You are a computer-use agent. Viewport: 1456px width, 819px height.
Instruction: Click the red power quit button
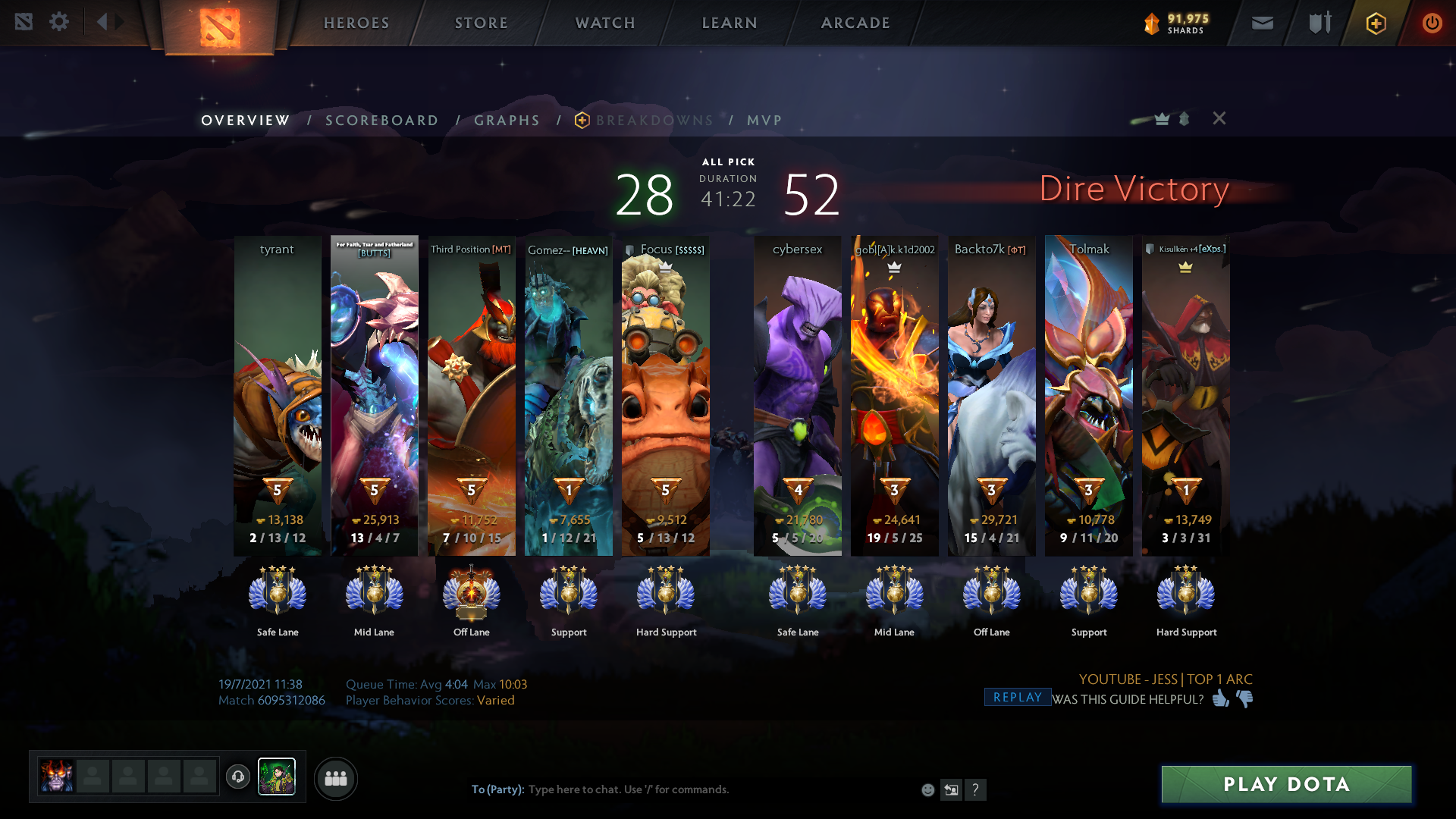coord(1432,24)
